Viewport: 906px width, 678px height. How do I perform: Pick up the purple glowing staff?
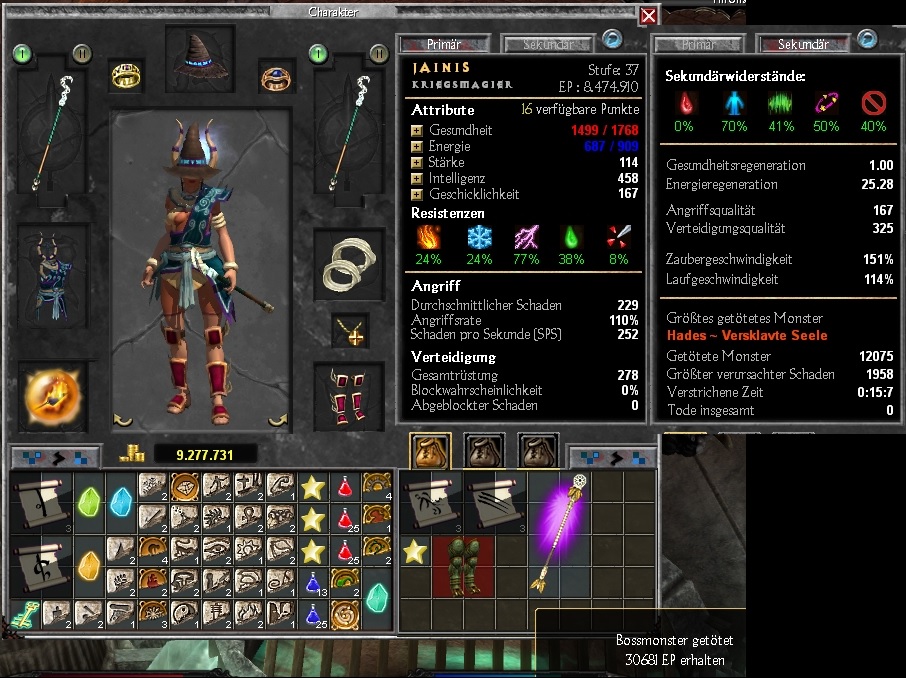pos(561,534)
